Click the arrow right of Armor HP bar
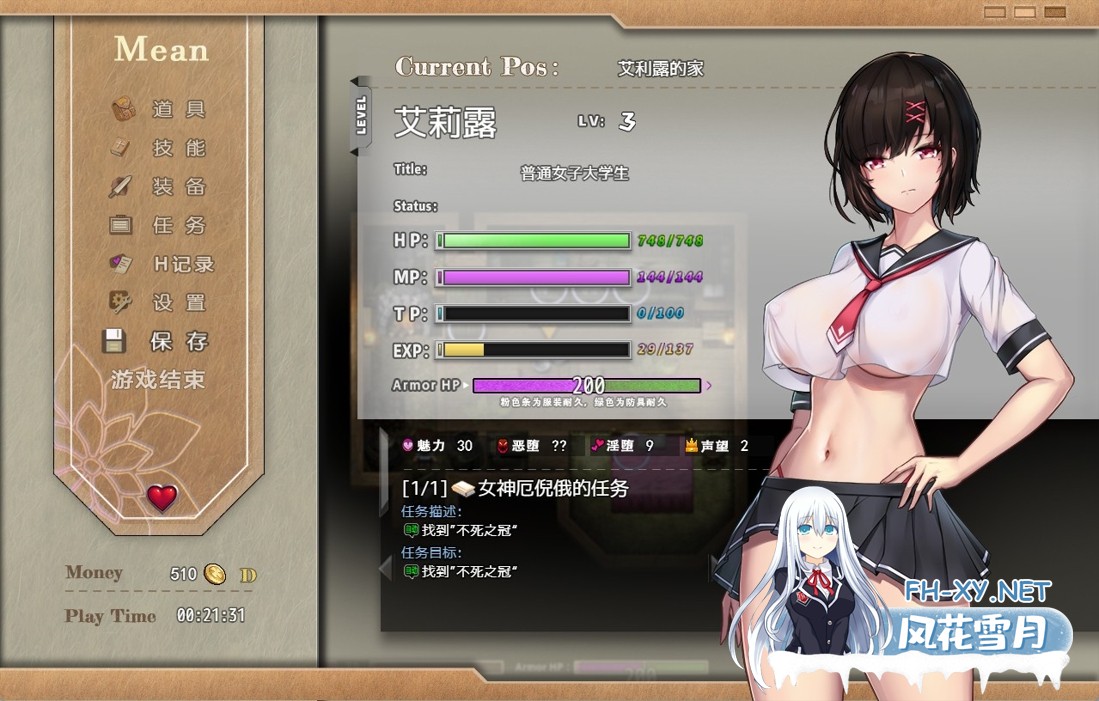This screenshot has height=701, width=1099. [709, 385]
